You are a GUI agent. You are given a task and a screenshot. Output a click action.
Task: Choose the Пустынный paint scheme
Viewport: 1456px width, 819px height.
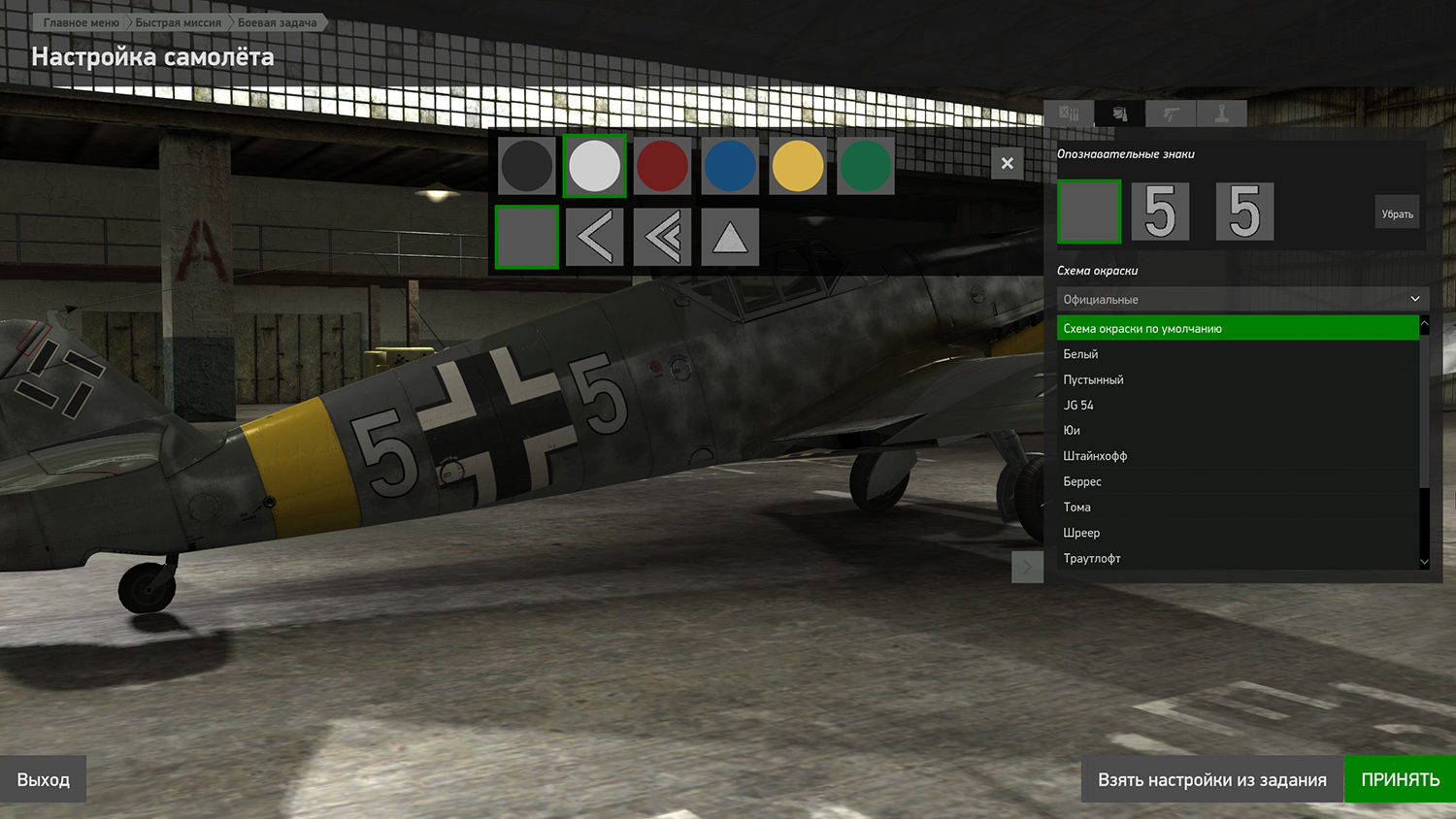(1094, 379)
